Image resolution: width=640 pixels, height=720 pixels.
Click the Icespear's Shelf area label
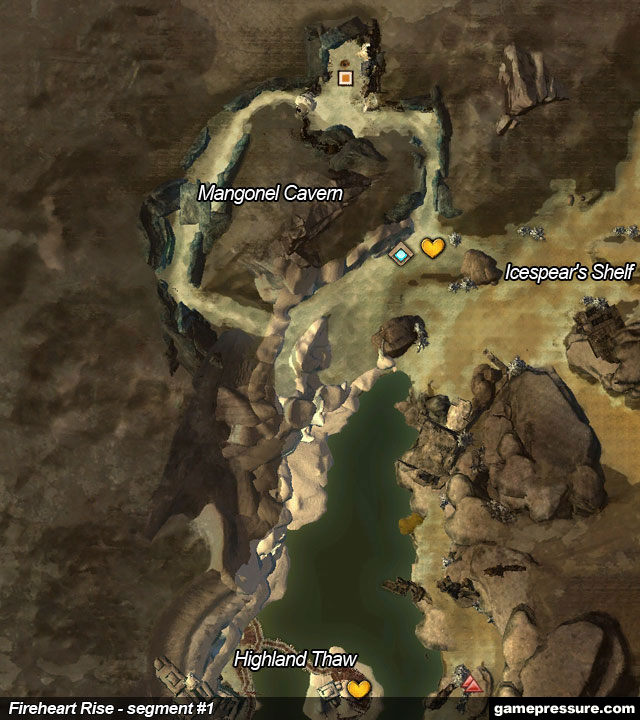[570, 271]
